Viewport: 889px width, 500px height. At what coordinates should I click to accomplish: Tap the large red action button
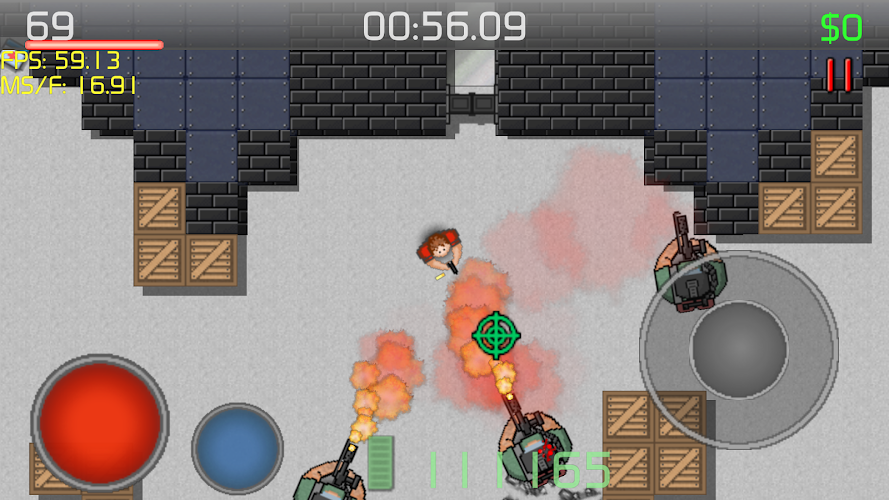[99, 421]
